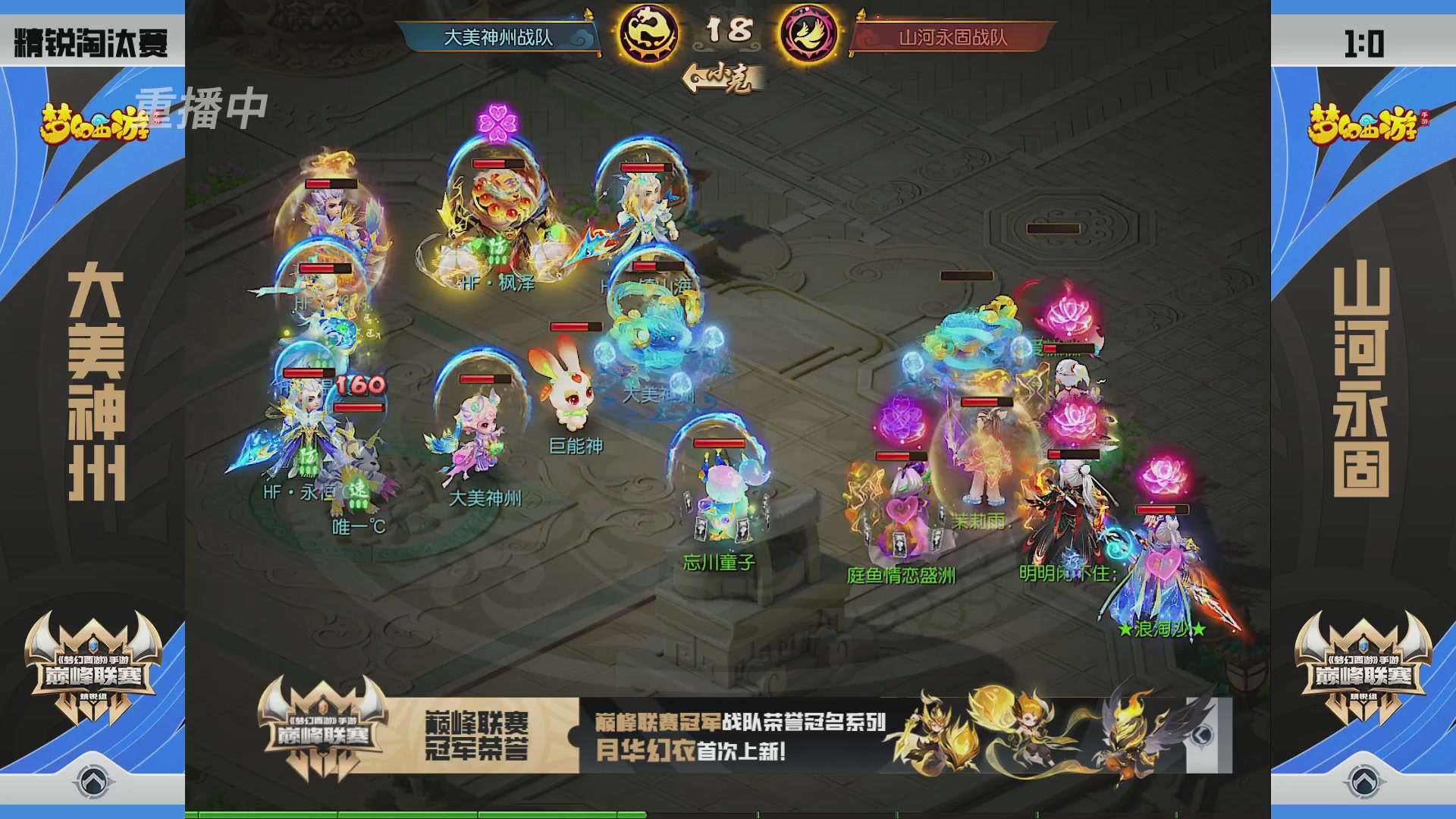Click the 巅峰联赛 crest in bottom-right panel
Screen dimensions: 1456x819
[x=1365, y=675]
